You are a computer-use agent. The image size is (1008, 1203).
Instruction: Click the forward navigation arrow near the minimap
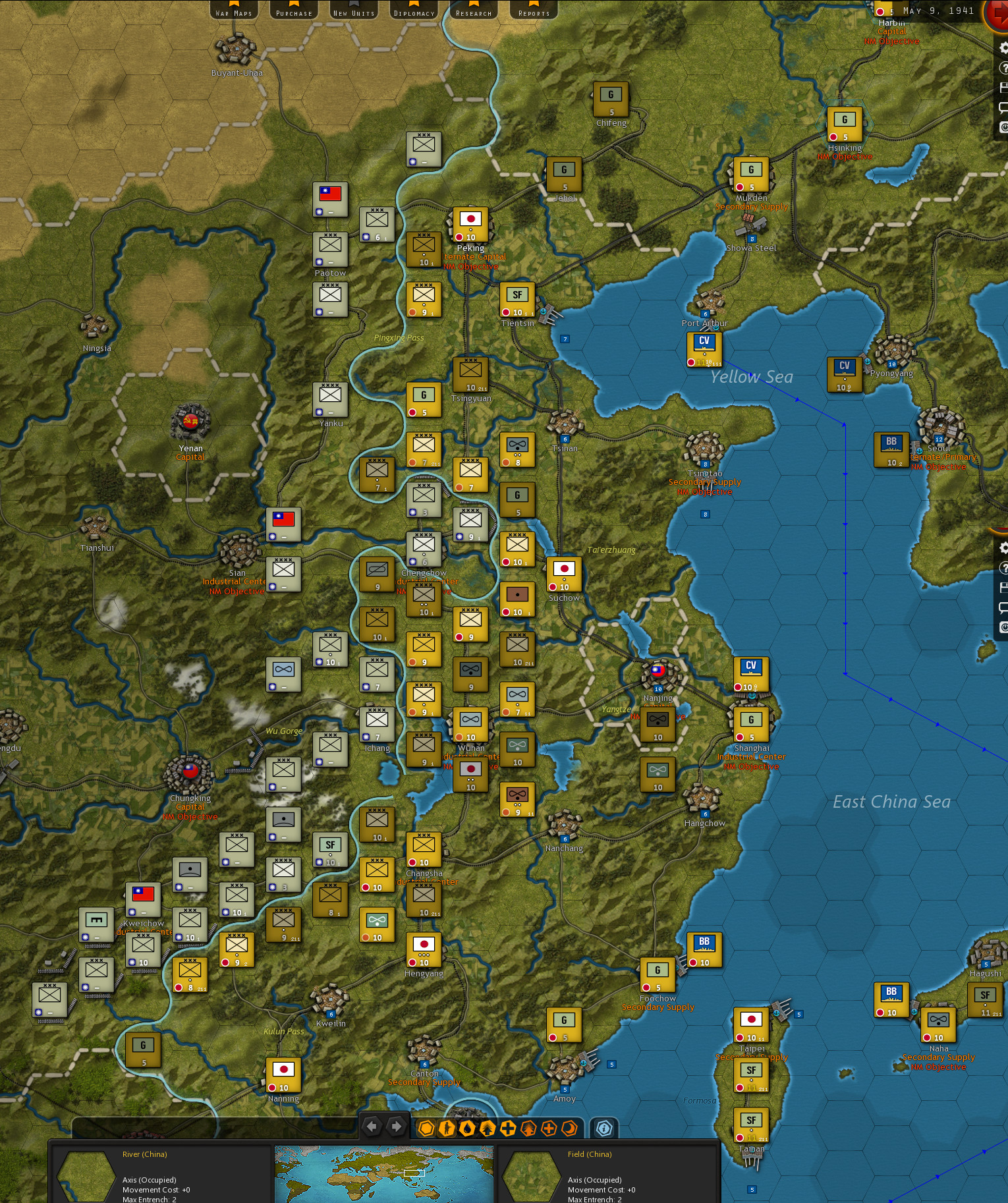pyautogui.click(x=395, y=1127)
